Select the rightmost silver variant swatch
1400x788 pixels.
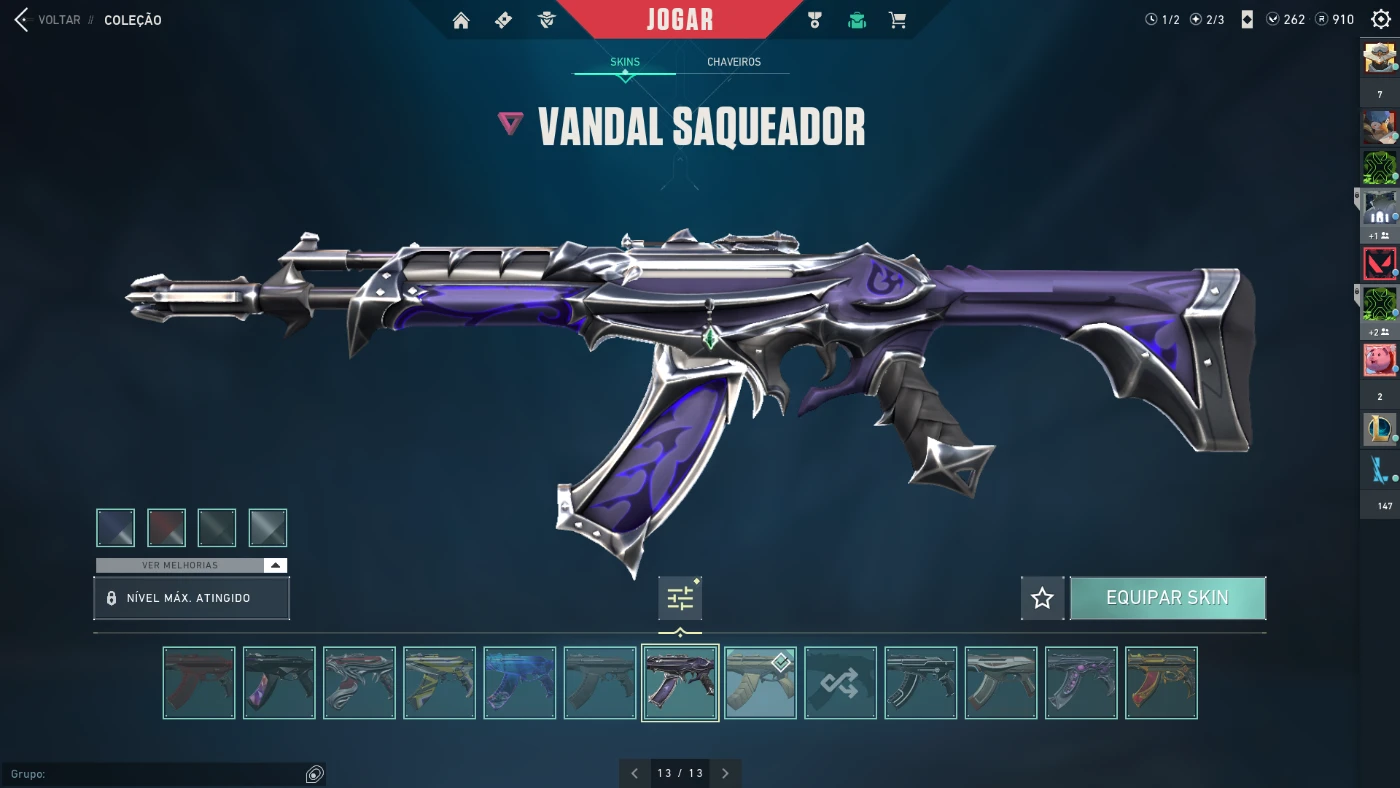coord(267,527)
